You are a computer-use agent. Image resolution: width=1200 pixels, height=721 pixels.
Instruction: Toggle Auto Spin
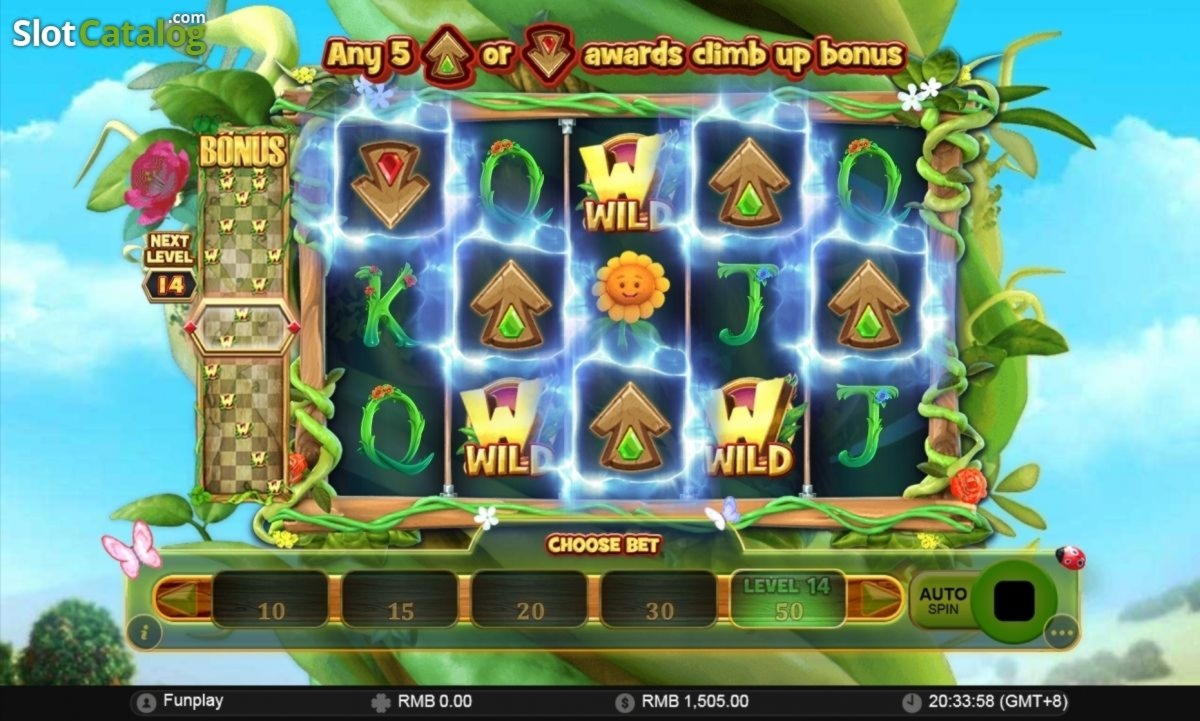click(x=942, y=600)
